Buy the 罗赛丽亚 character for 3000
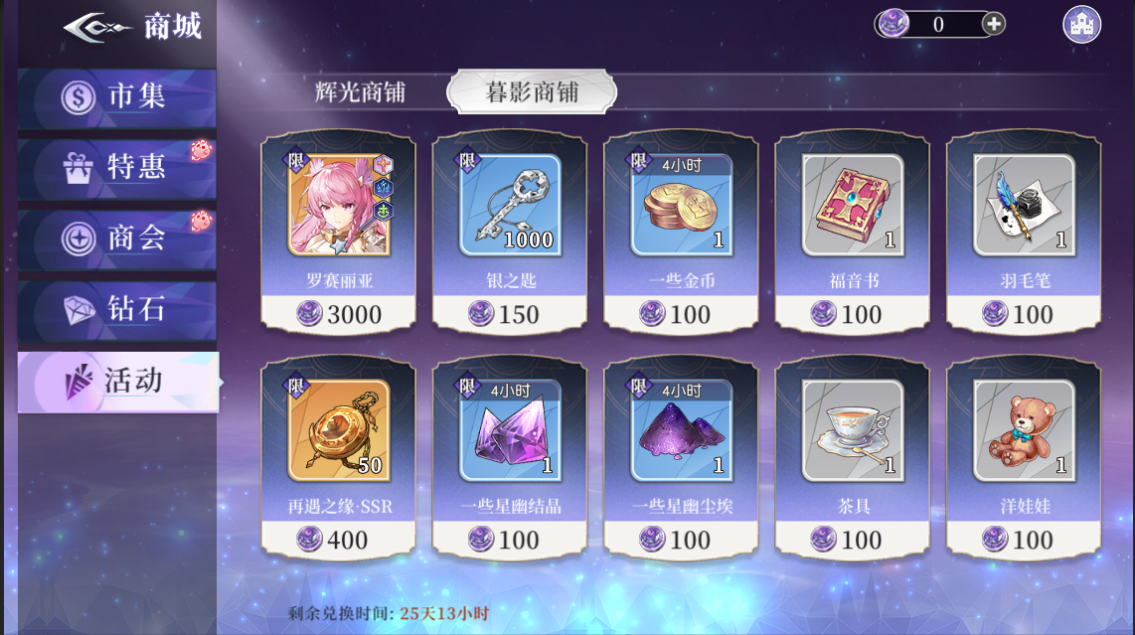 (x=338, y=231)
